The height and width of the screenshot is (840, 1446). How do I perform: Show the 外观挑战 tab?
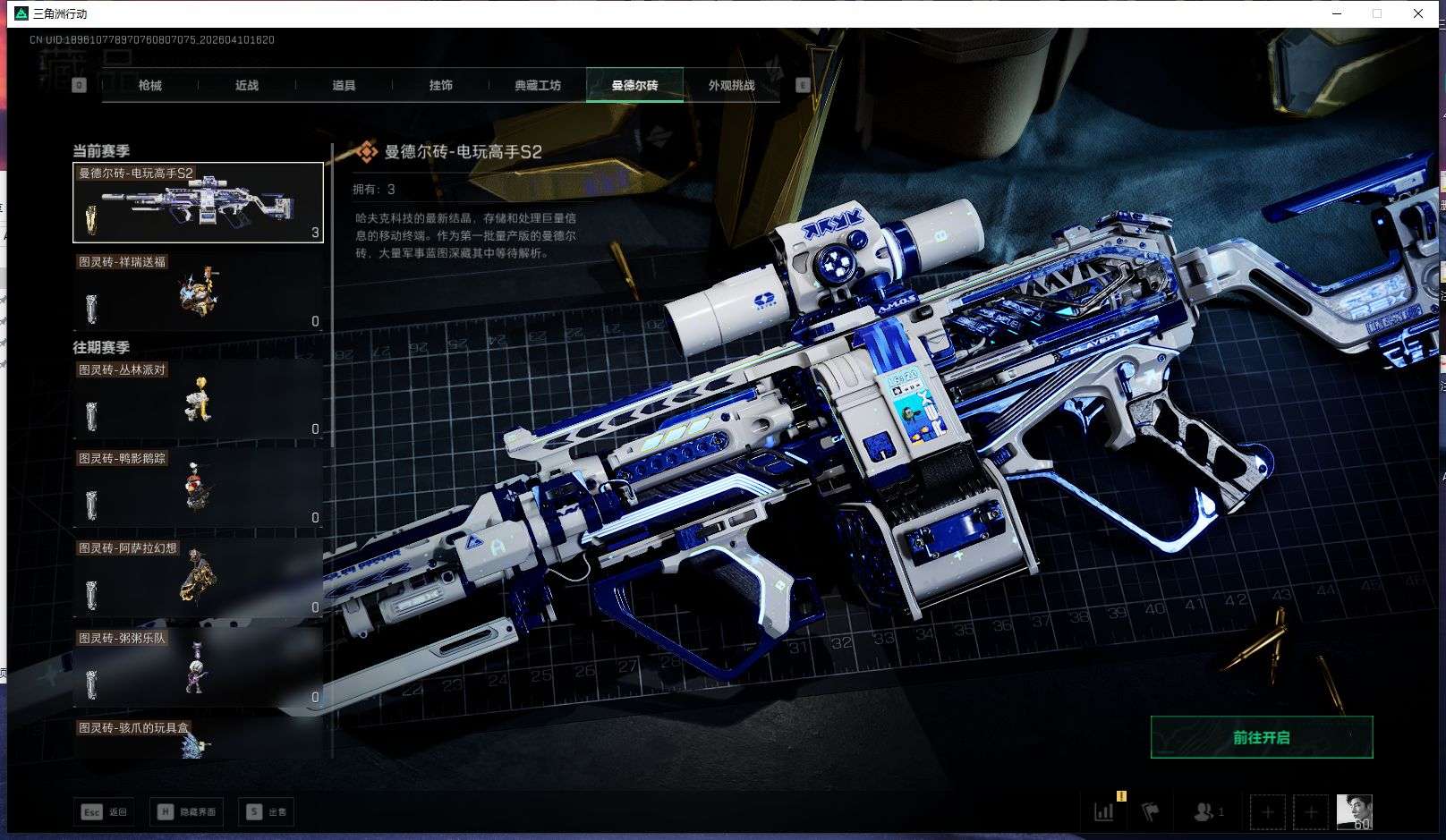click(x=731, y=86)
